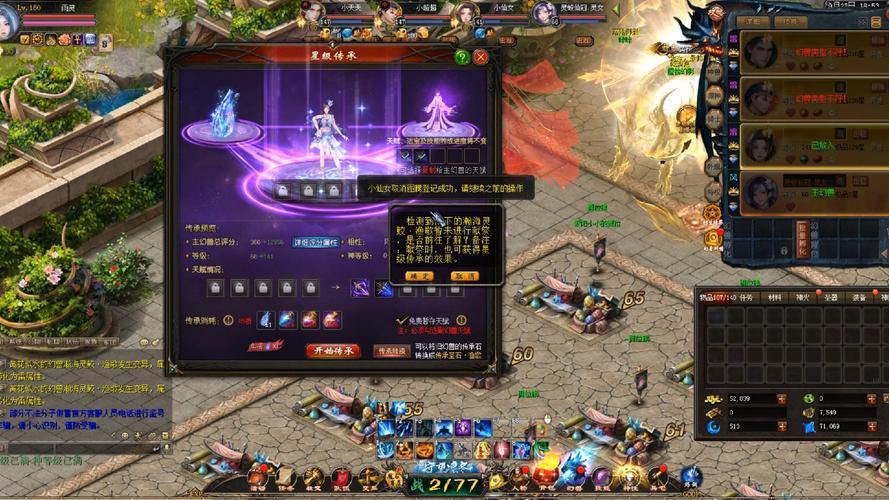Close the 星级传承 inheritance window
Image resolution: width=889 pixels, height=500 pixels.
481,58
